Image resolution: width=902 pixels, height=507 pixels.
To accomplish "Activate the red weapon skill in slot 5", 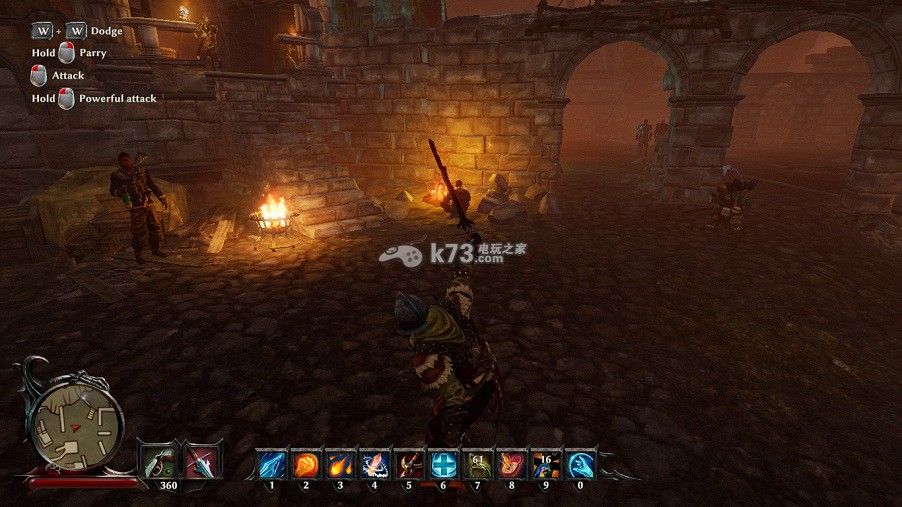I will (408, 465).
